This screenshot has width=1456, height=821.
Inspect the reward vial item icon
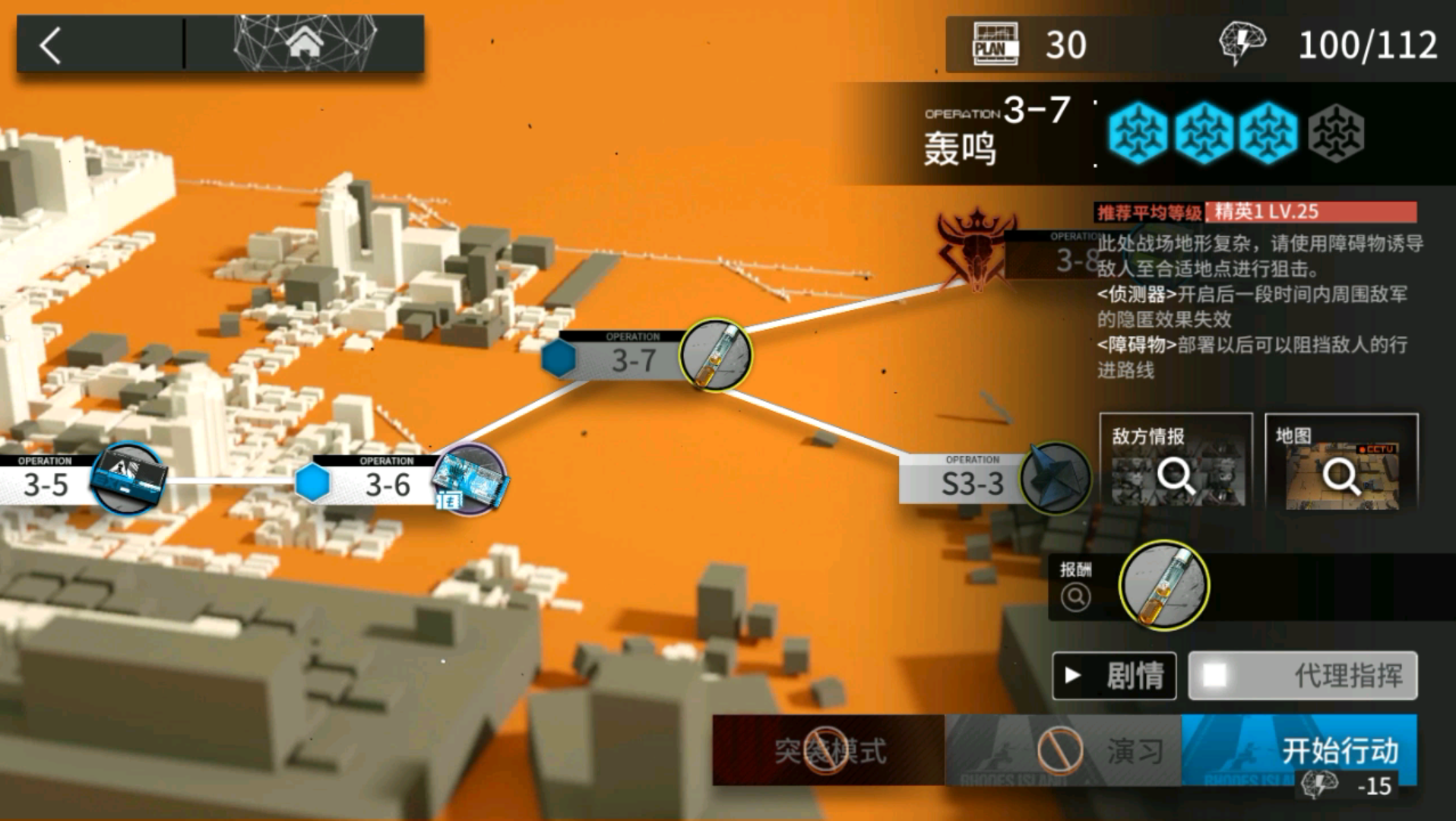click(1163, 585)
